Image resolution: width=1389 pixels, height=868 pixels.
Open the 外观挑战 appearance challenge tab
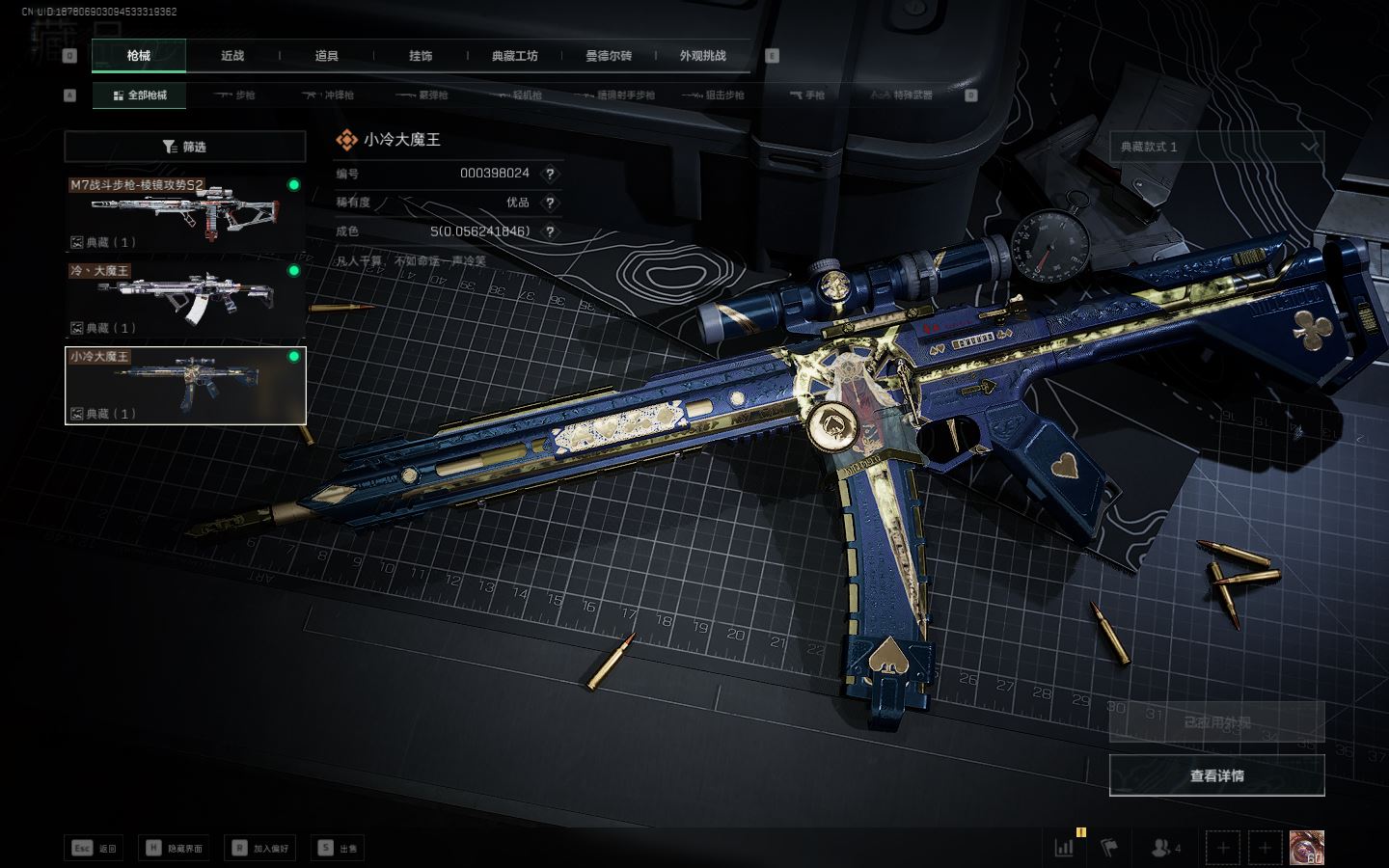(x=702, y=56)
